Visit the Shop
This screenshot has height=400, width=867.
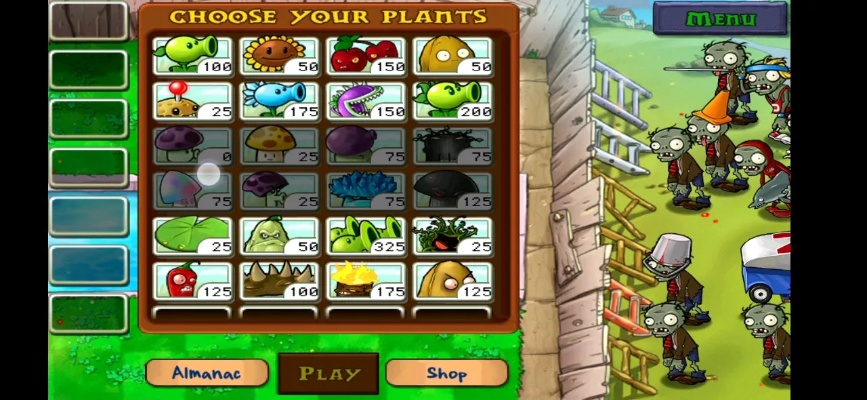coord(446,373)
